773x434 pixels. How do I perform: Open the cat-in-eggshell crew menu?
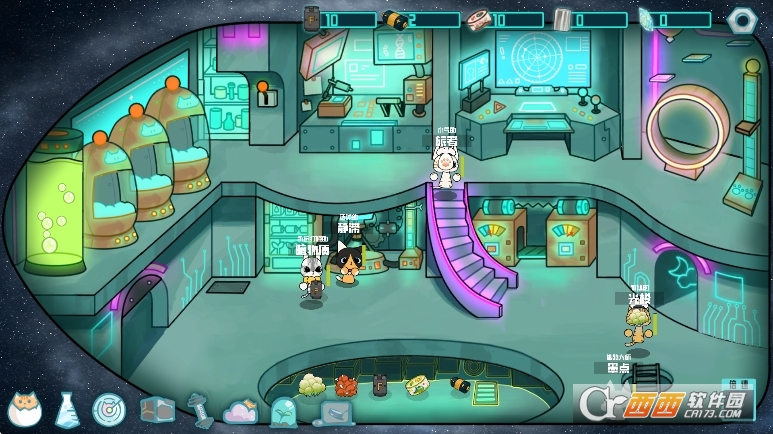pyautogui.click(x=24, y=408)
